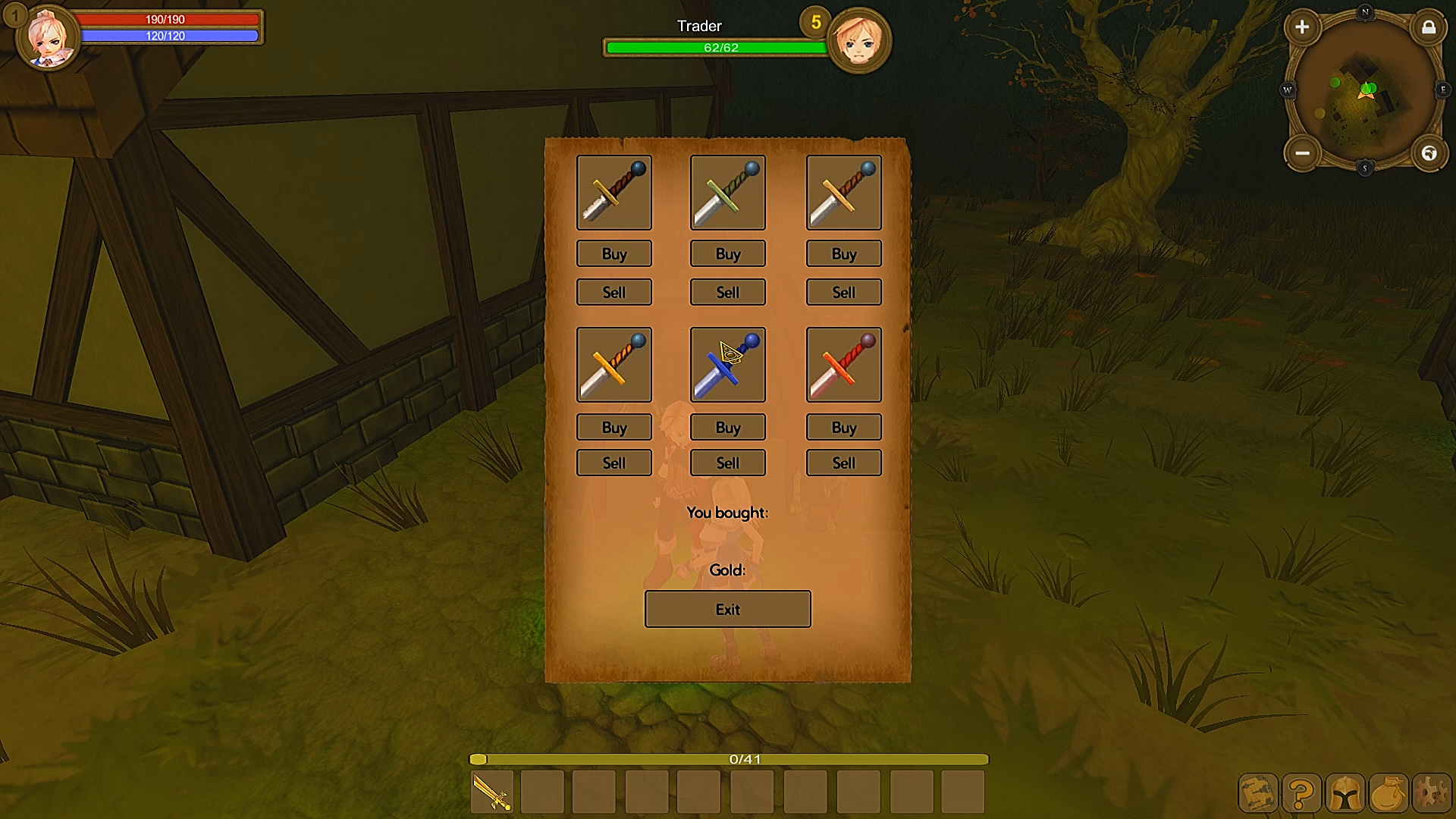Click the N compass marker on the minimap
The height and width of the screenshot is (819, 1456).
(x=1366, y=12)
